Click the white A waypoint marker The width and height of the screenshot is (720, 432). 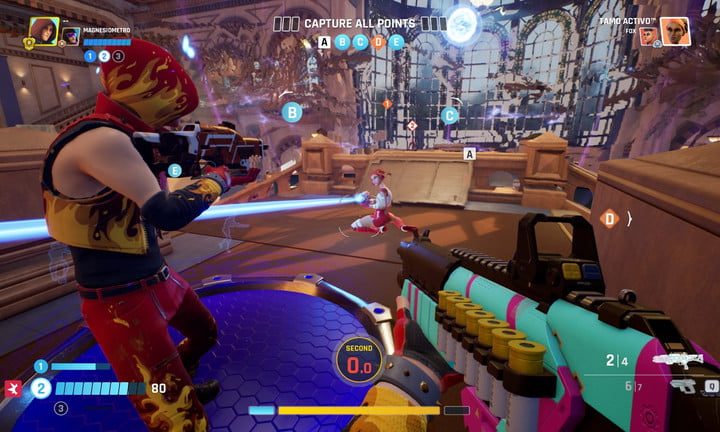click(469, 154)
